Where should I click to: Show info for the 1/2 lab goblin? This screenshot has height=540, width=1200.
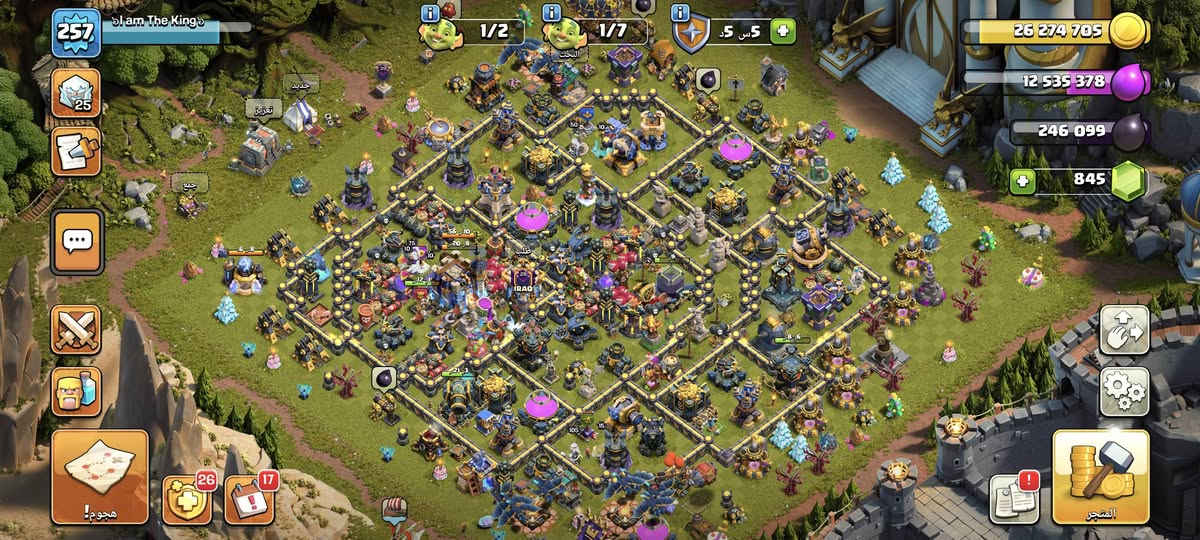pos(431,13)
